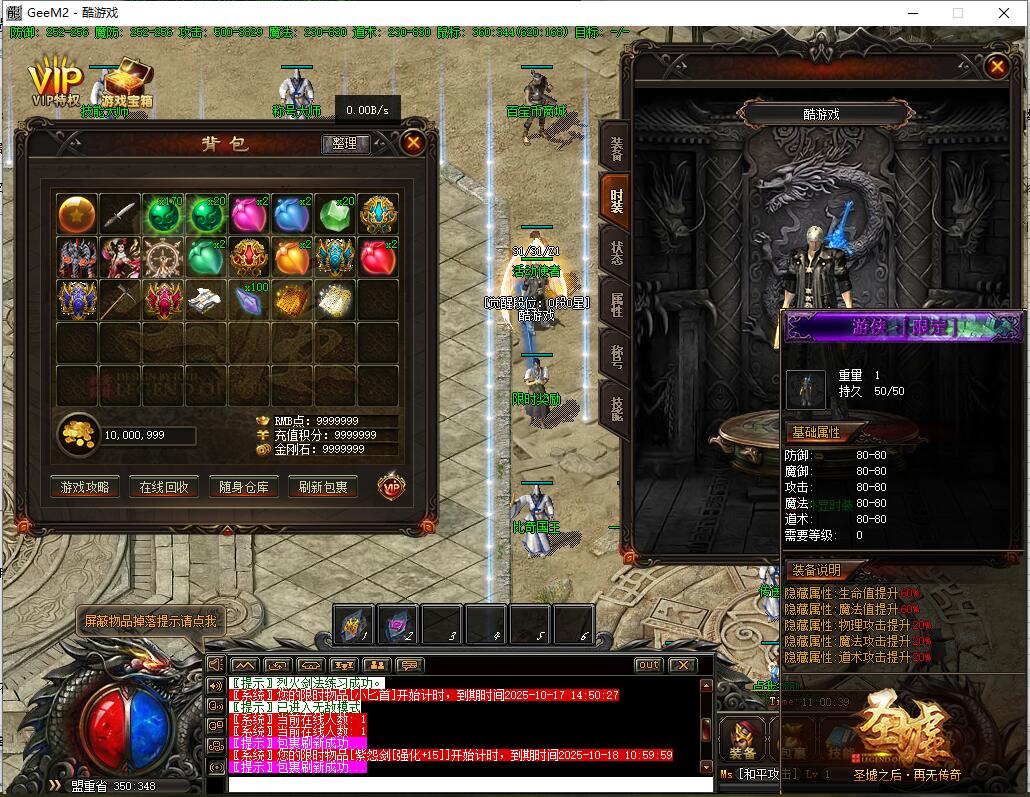Open the 游戏攻略 game guide
Screen dimensions: 1030x797
(85, 487)
